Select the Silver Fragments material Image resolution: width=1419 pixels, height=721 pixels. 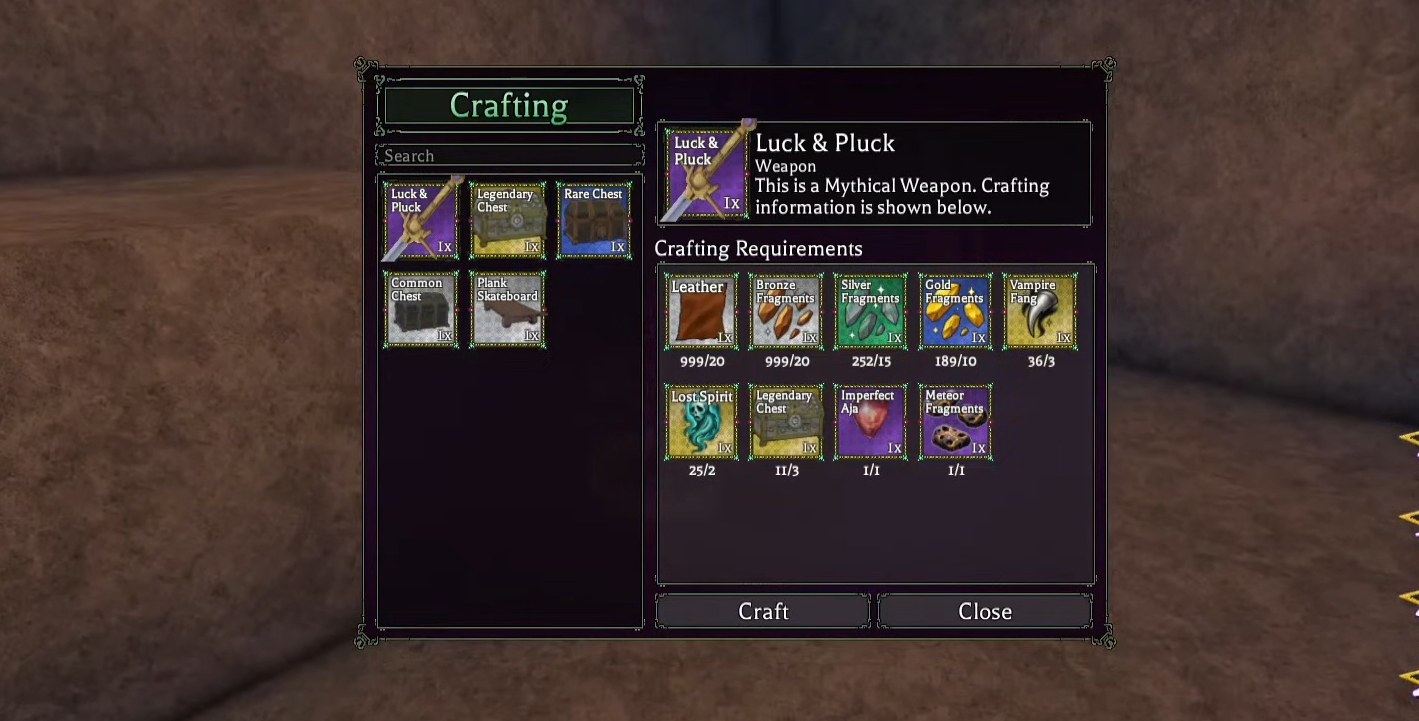pos(870,311)
